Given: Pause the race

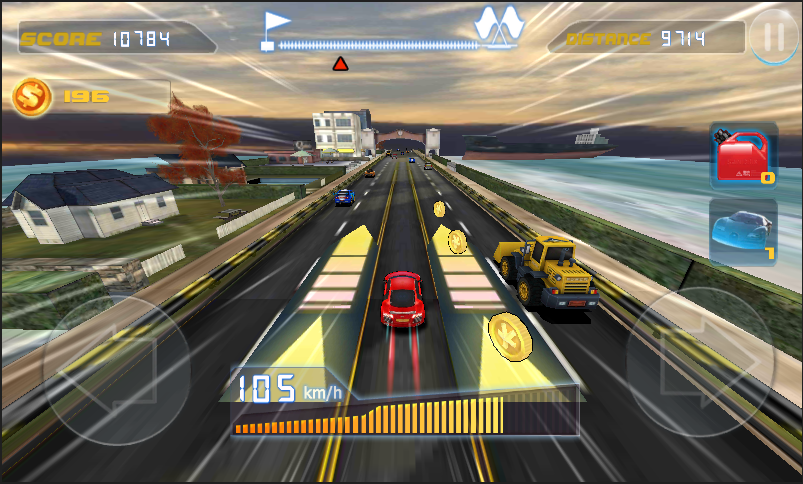Looking at the screenshot, I should click(774, 38).
